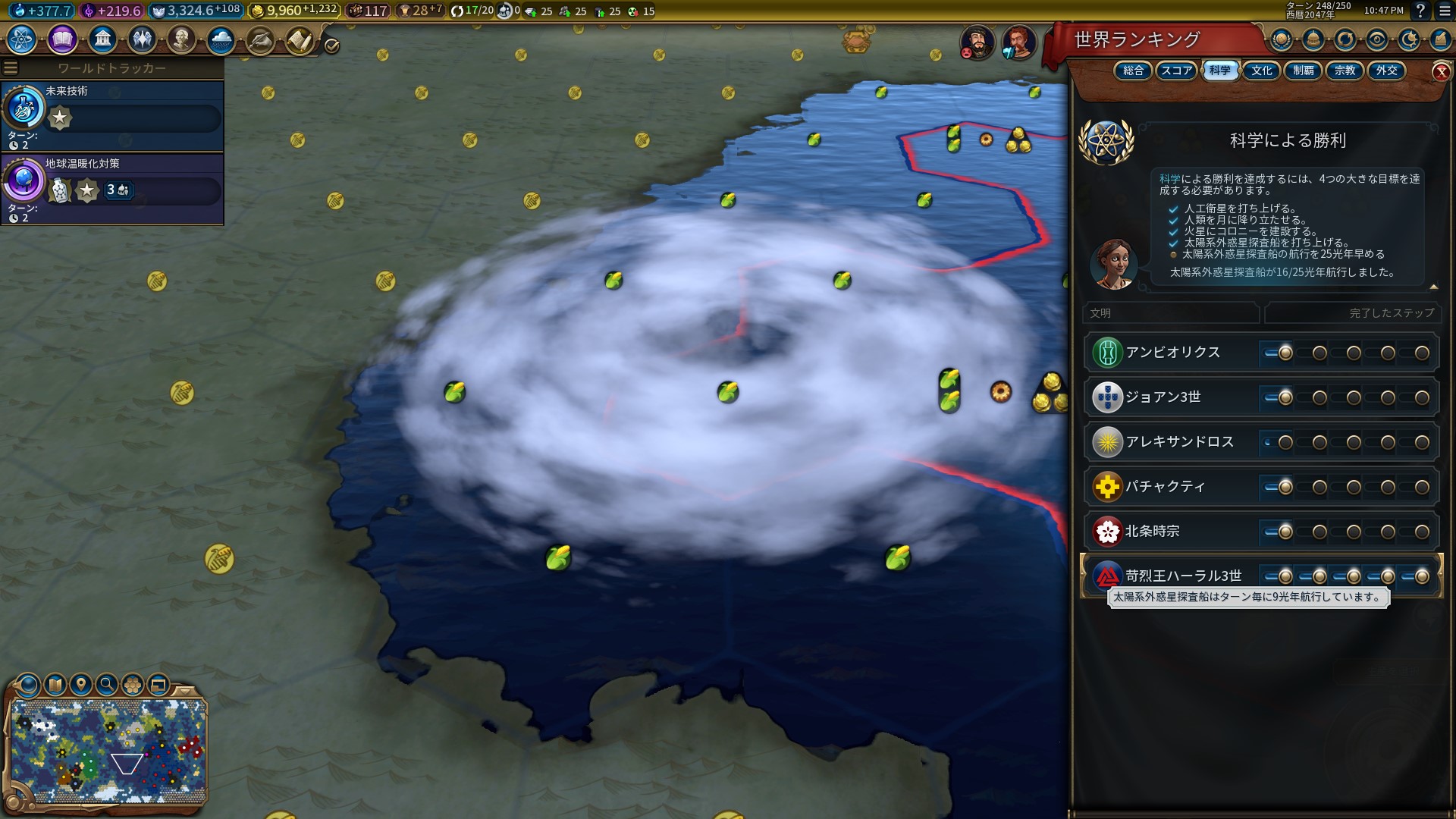The height and width of the screenshot is (819, 1456).
Task: Select the 文化 culture victory tab
Action: (x=1262, y=71)
